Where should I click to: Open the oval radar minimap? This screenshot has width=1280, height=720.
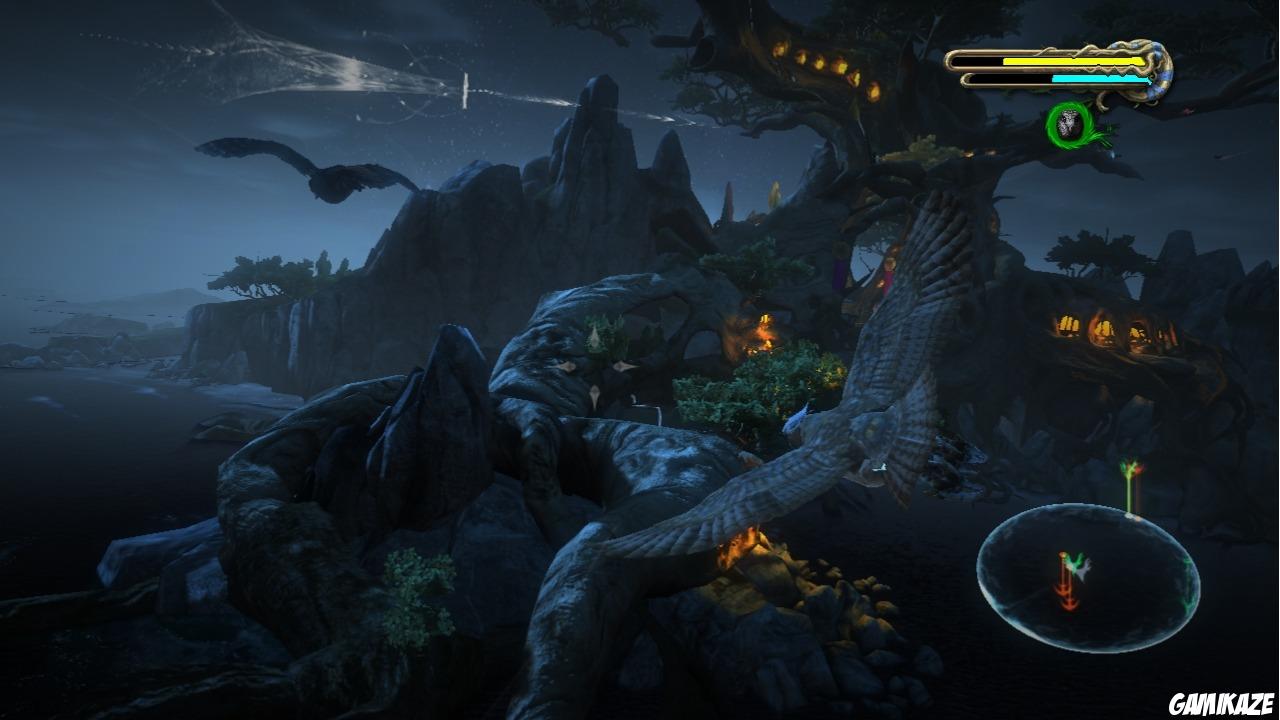coord(1088,577)
